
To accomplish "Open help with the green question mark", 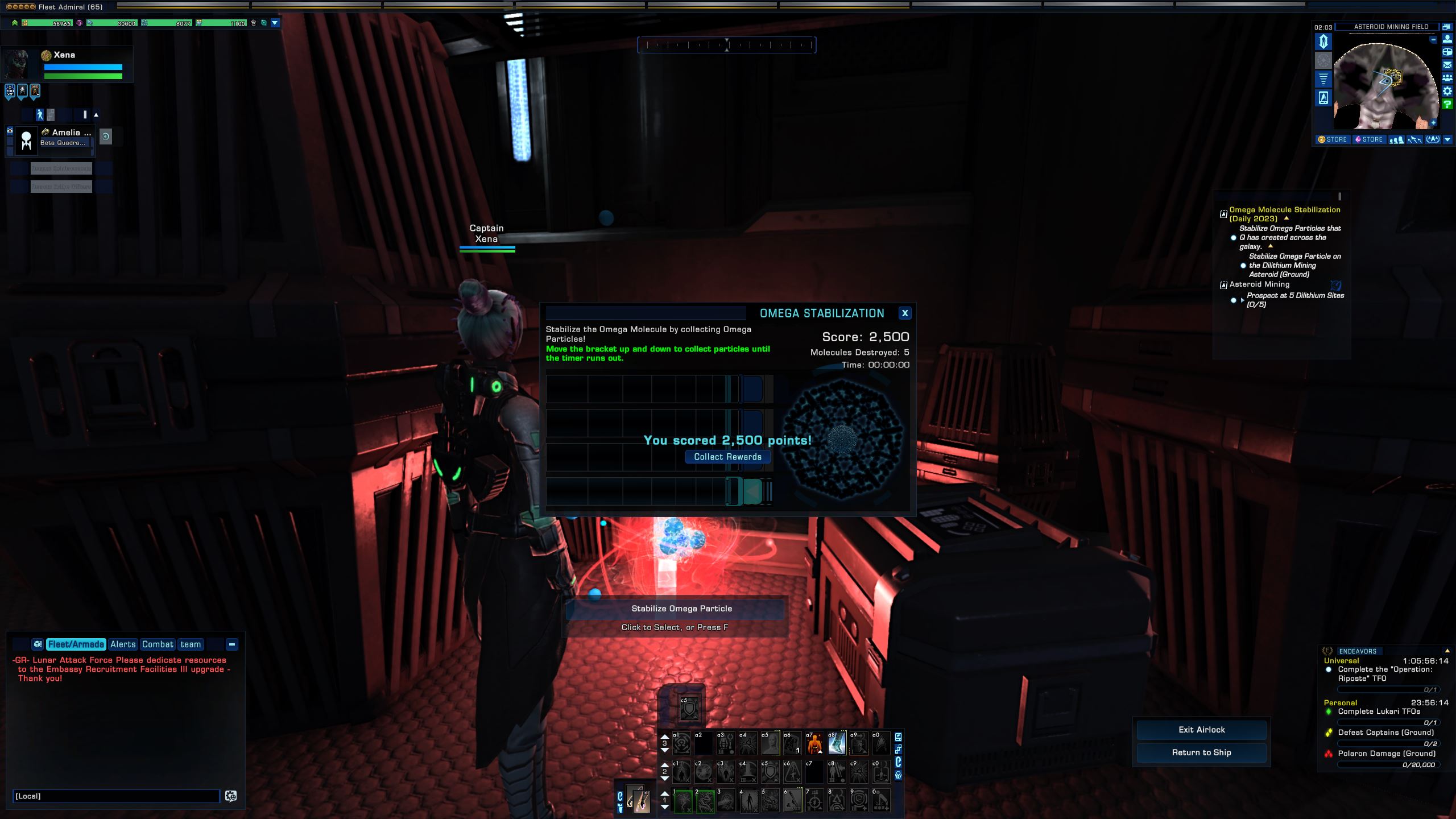I will click(x=1447, y=104).
